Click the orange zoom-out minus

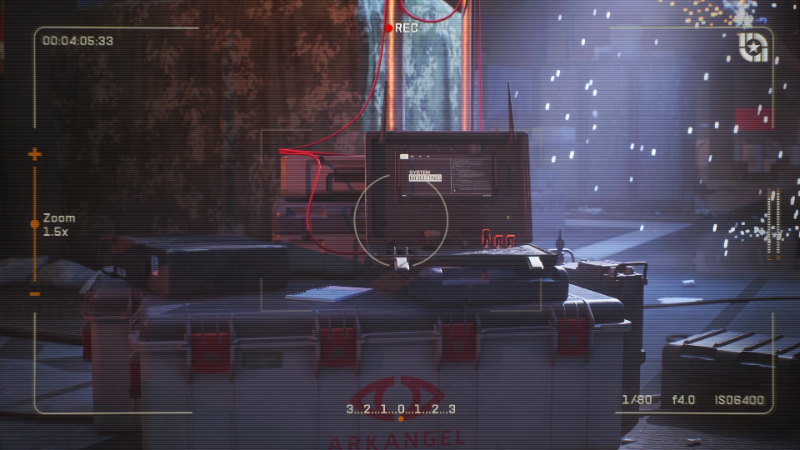click(x=35, y=294)
